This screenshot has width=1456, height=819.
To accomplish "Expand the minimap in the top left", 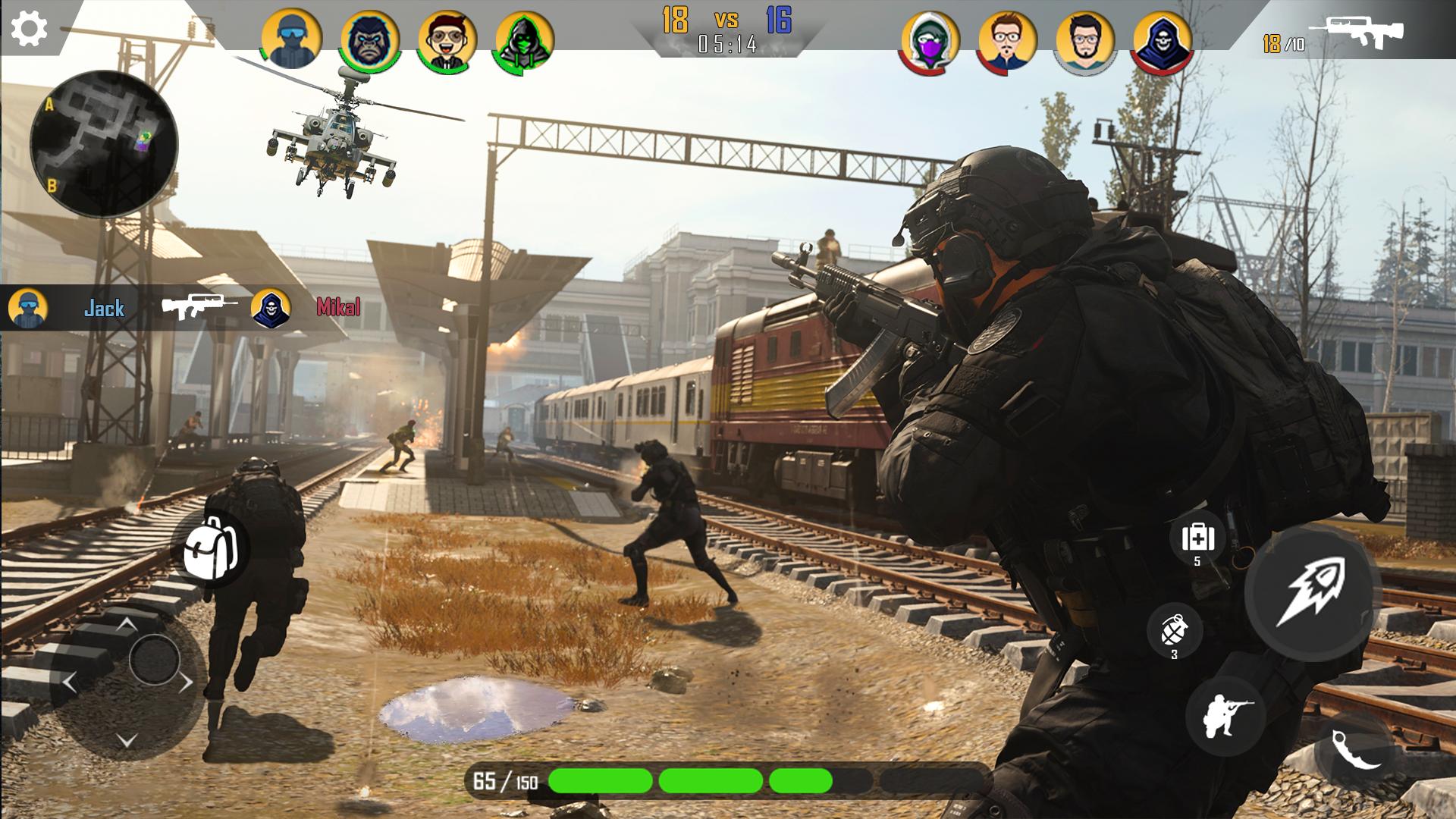I will pyautogui.click(x=102, y=140).
